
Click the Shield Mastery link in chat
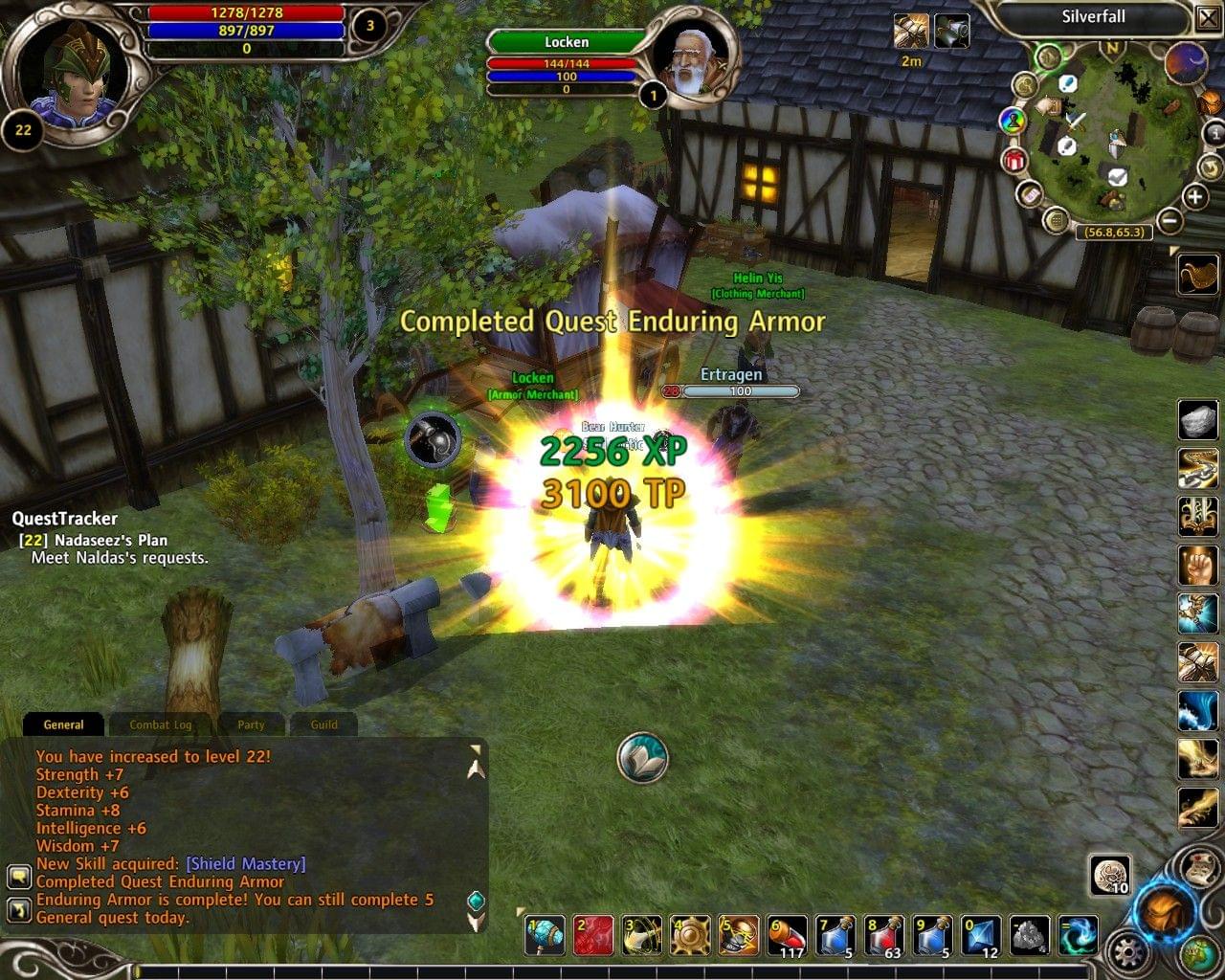[246, 863]
